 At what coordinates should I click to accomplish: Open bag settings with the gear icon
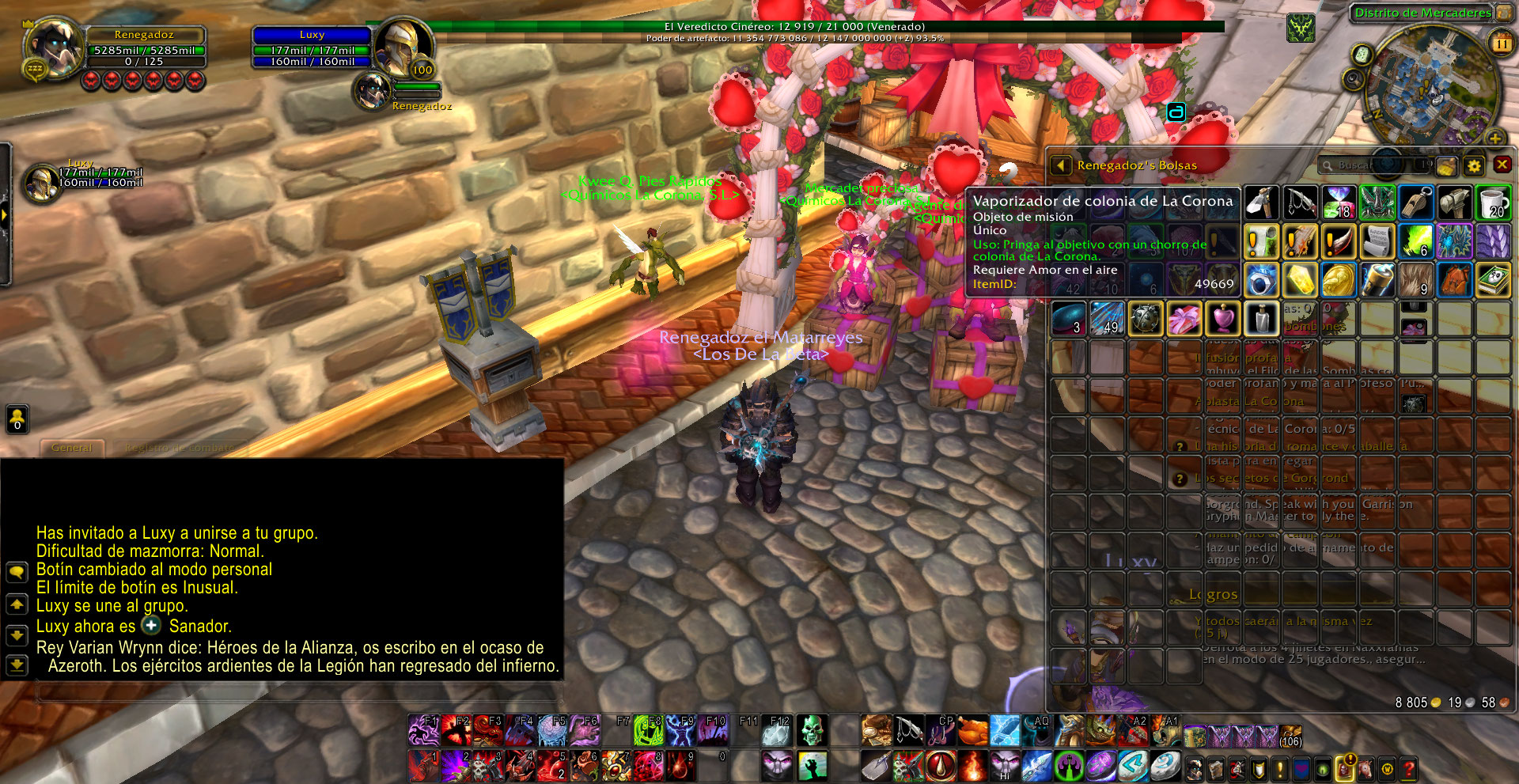click(x=1473, y=165)
